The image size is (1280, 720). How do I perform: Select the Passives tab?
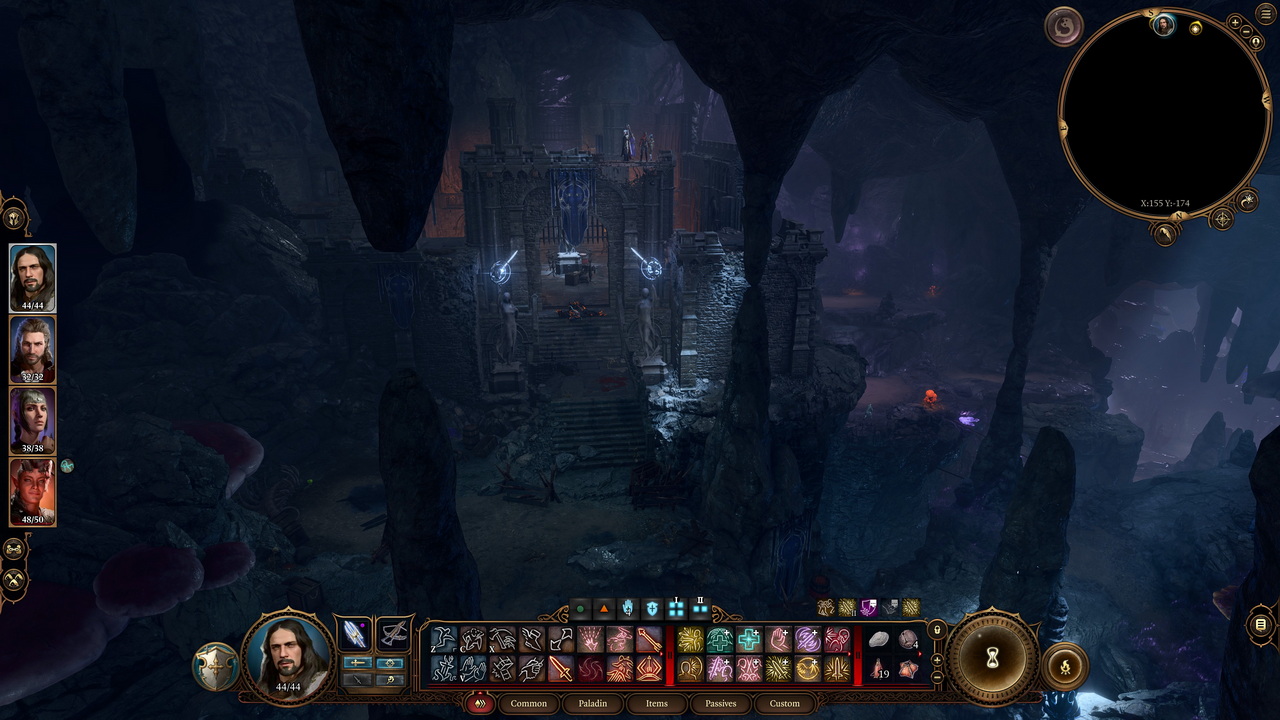point(720,703)
